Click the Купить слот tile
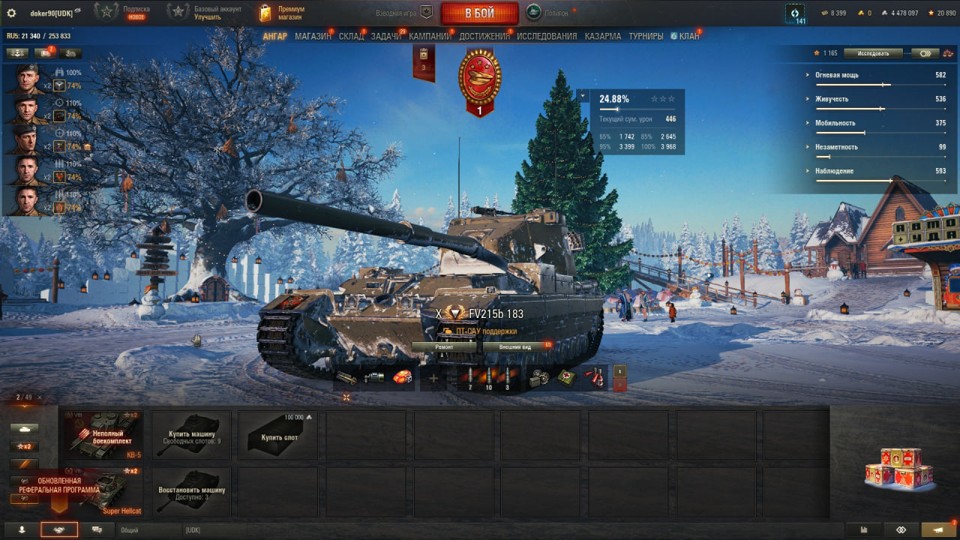The width and height of the screenshot is (960, 540). [280, 433]
